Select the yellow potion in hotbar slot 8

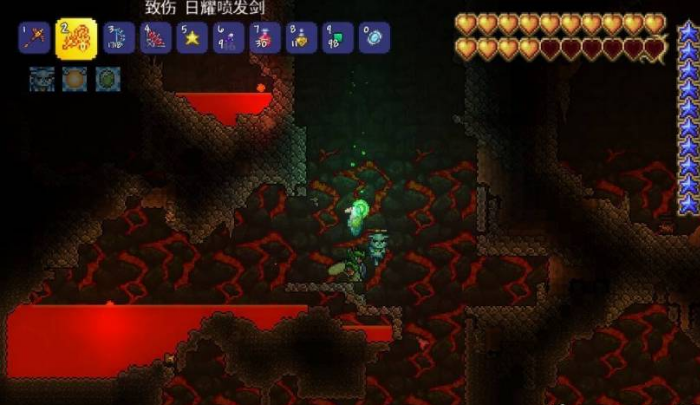coord(301,38)
